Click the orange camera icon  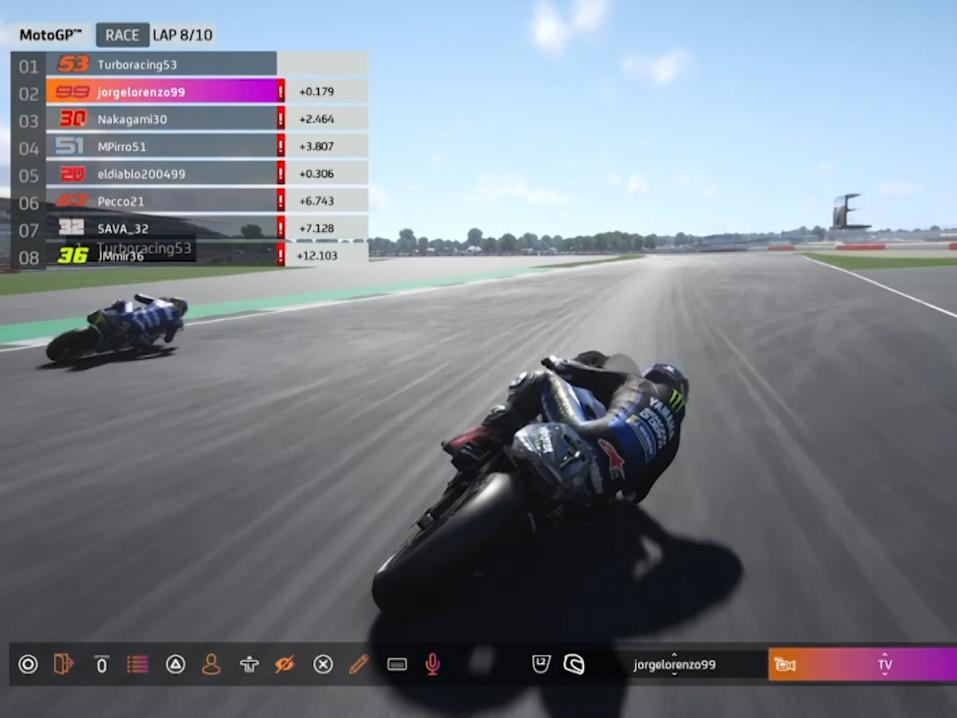[x=785, y=665]
